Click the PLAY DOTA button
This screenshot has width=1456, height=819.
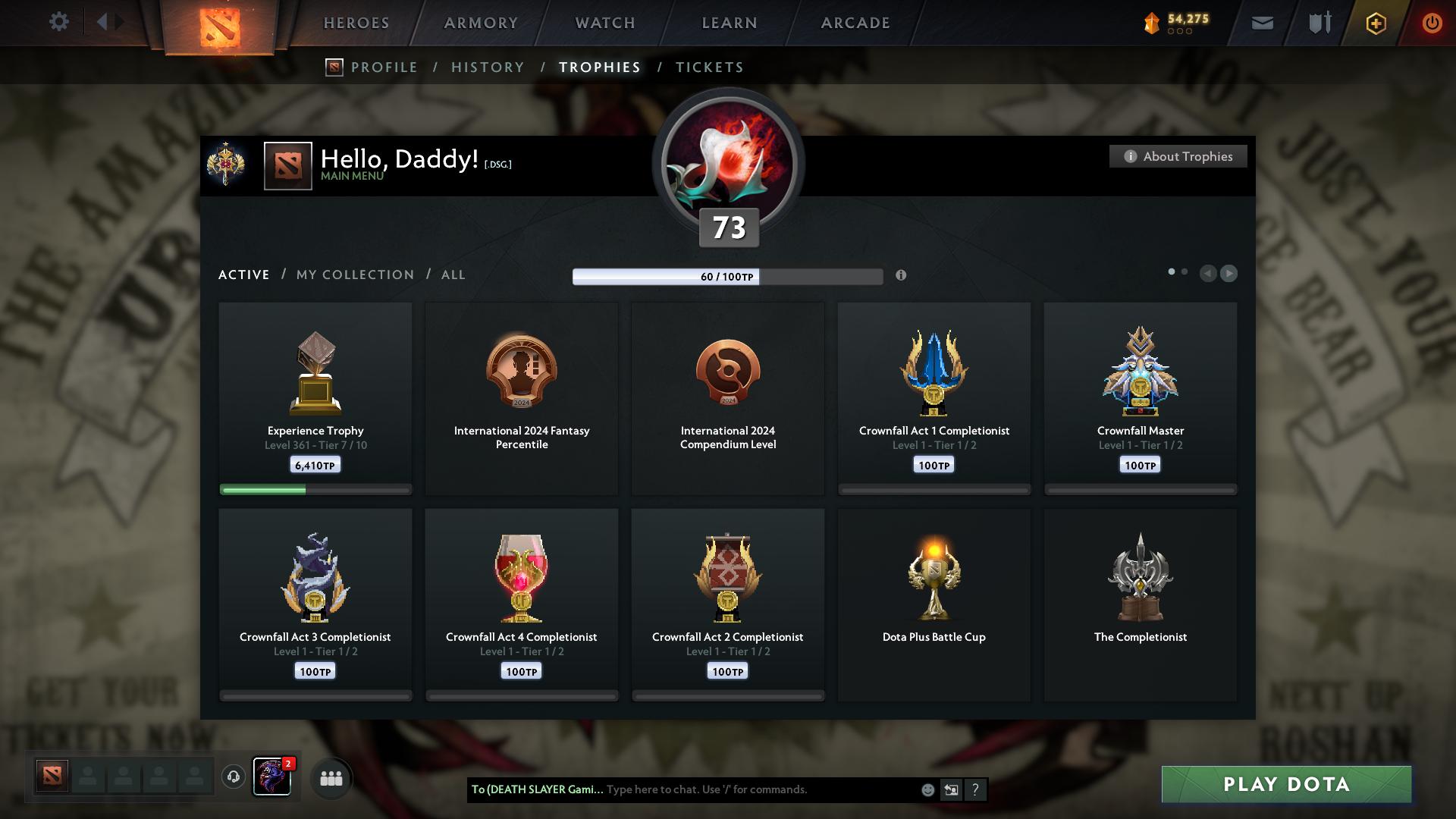click(x=1285, y=785)
